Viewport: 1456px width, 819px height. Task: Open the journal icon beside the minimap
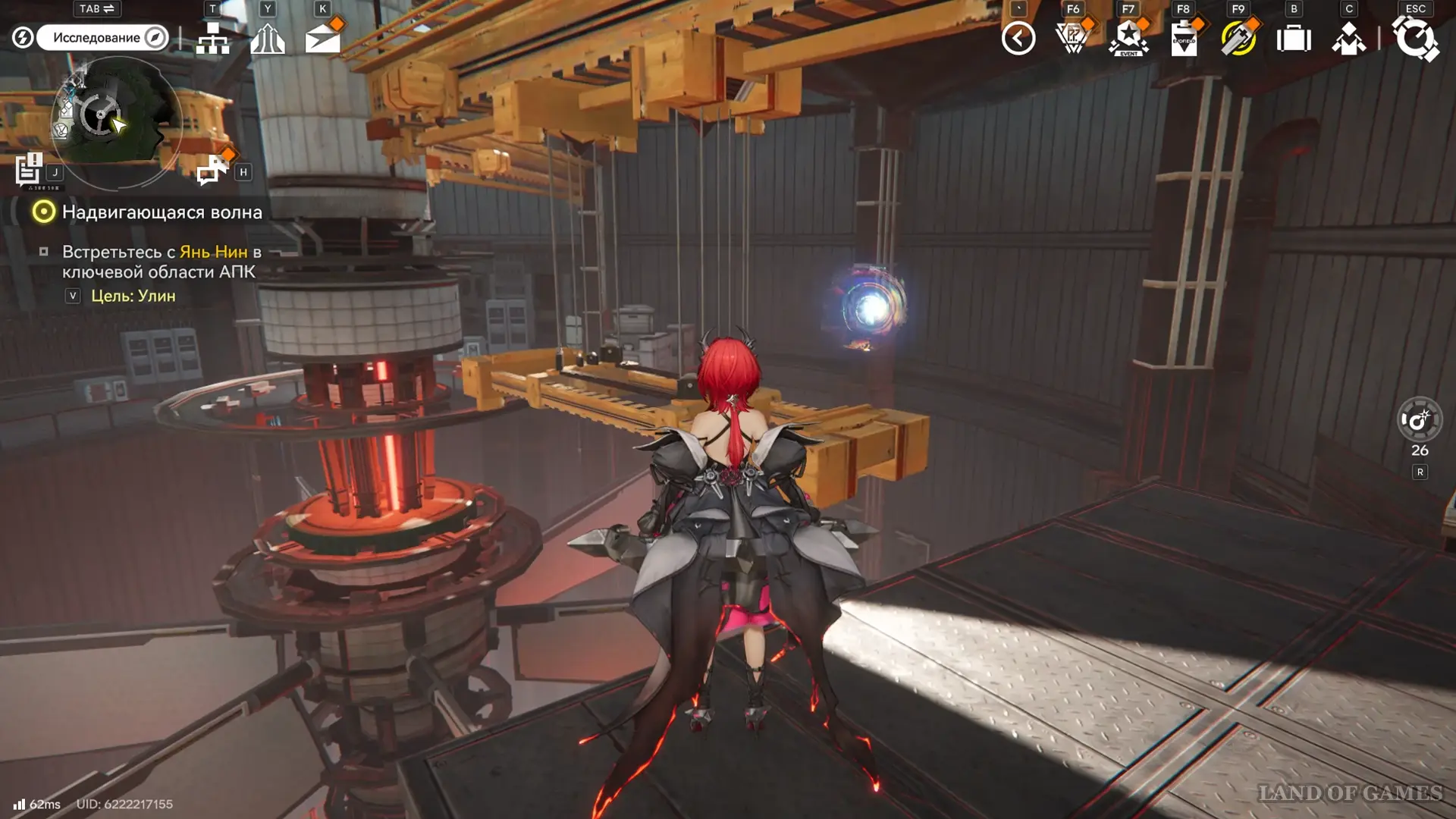[x=30, y=170]
